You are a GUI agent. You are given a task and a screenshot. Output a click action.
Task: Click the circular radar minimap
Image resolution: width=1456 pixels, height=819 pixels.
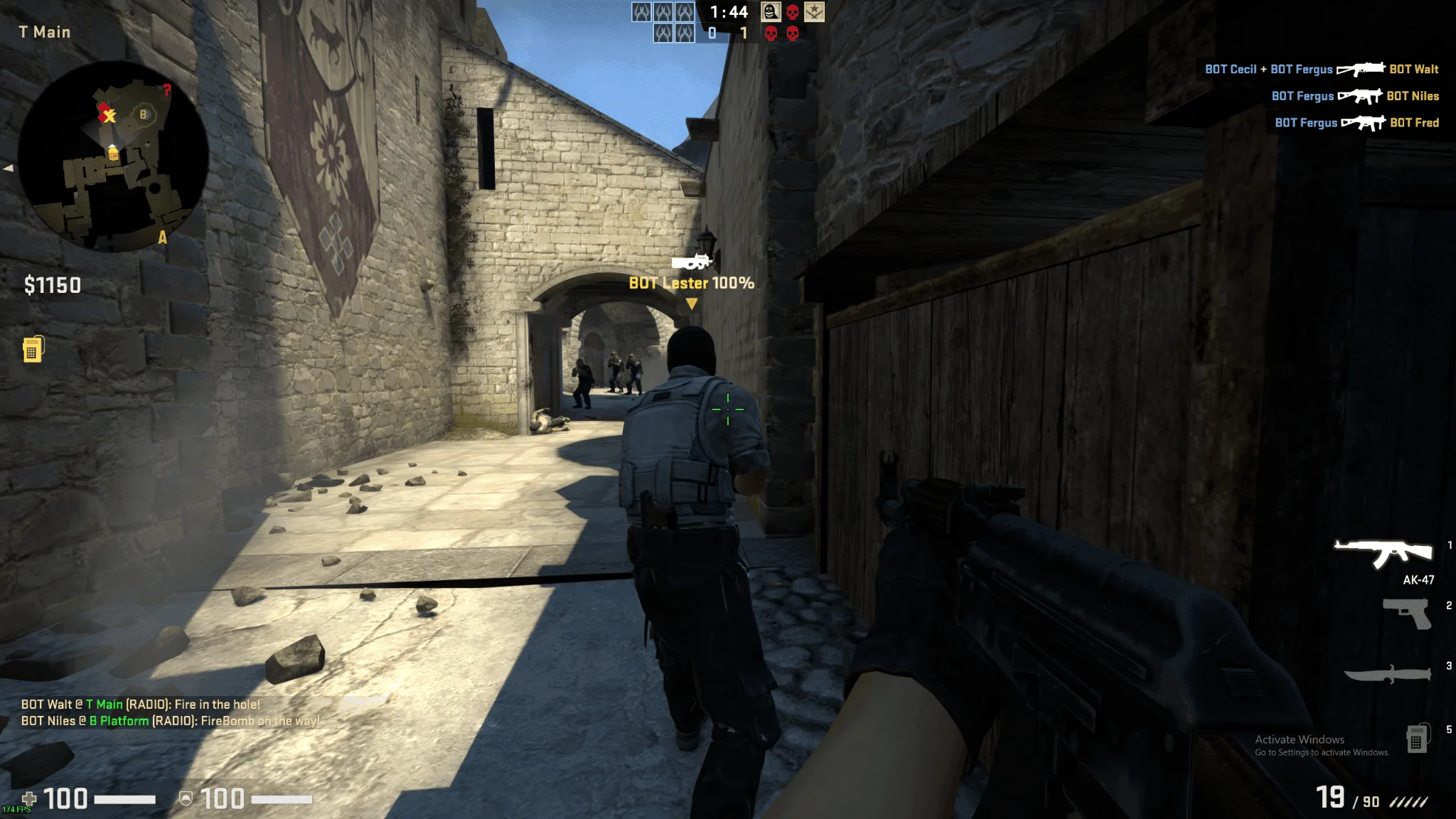click(x=112, y=156)
